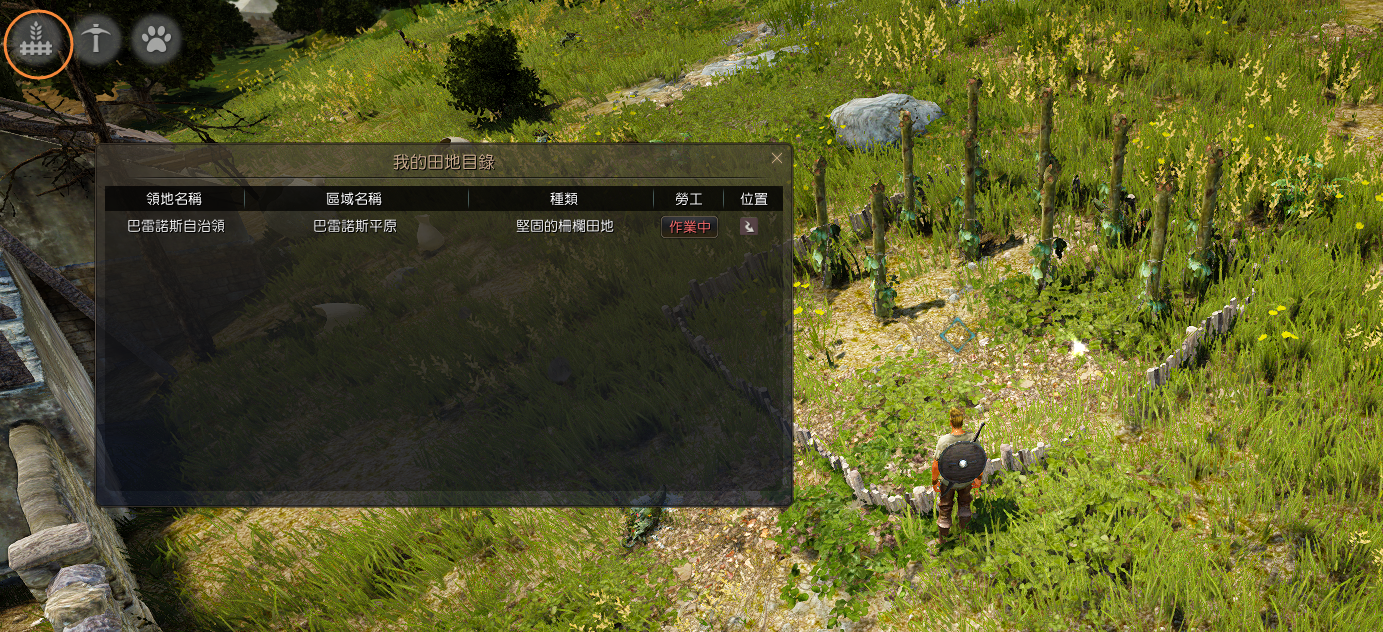Click the 領地名稱 column header
1383x632 pixels.
tap(174, 199)
